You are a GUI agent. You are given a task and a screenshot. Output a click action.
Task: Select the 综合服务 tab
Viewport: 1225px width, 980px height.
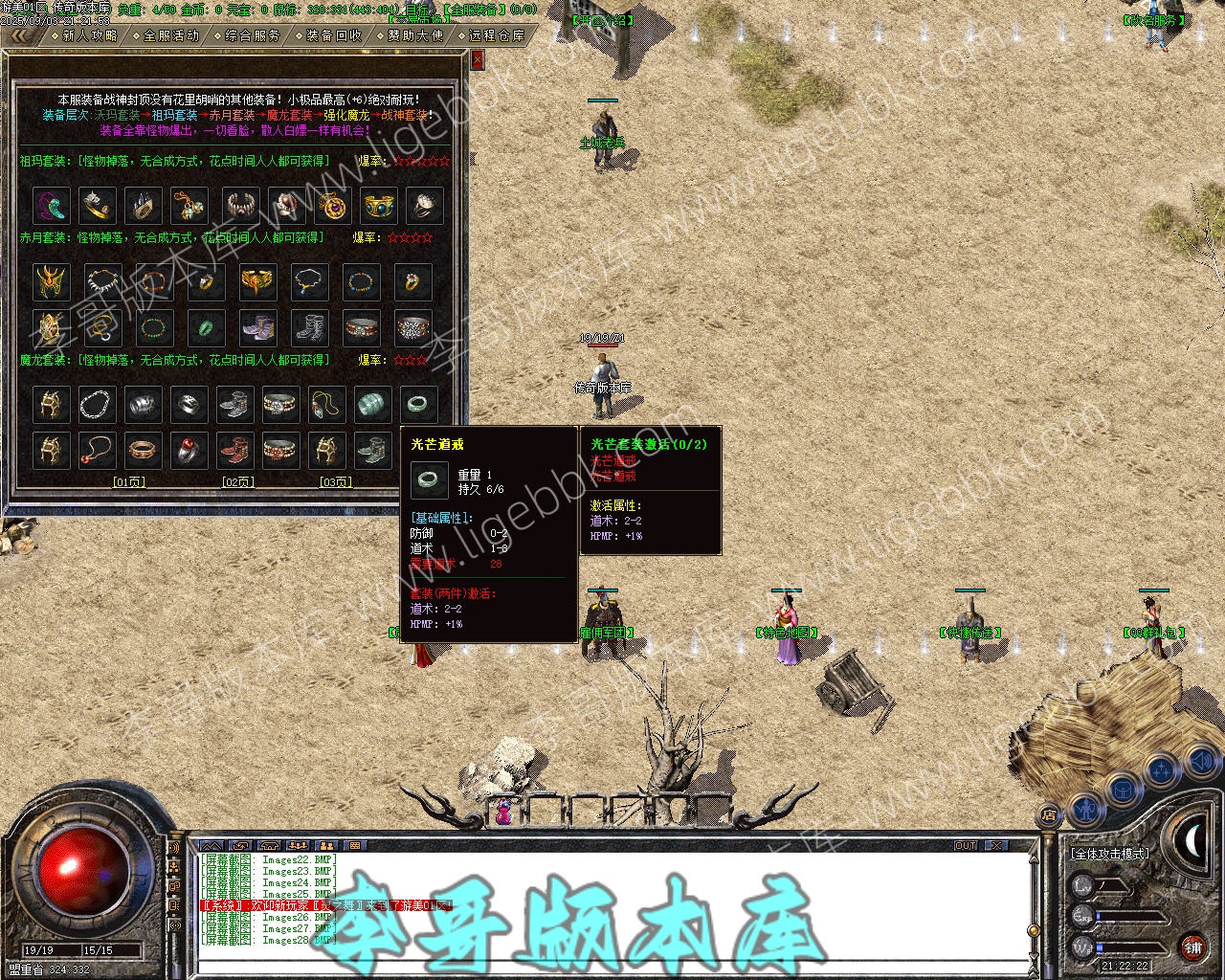tap(254, 35)
